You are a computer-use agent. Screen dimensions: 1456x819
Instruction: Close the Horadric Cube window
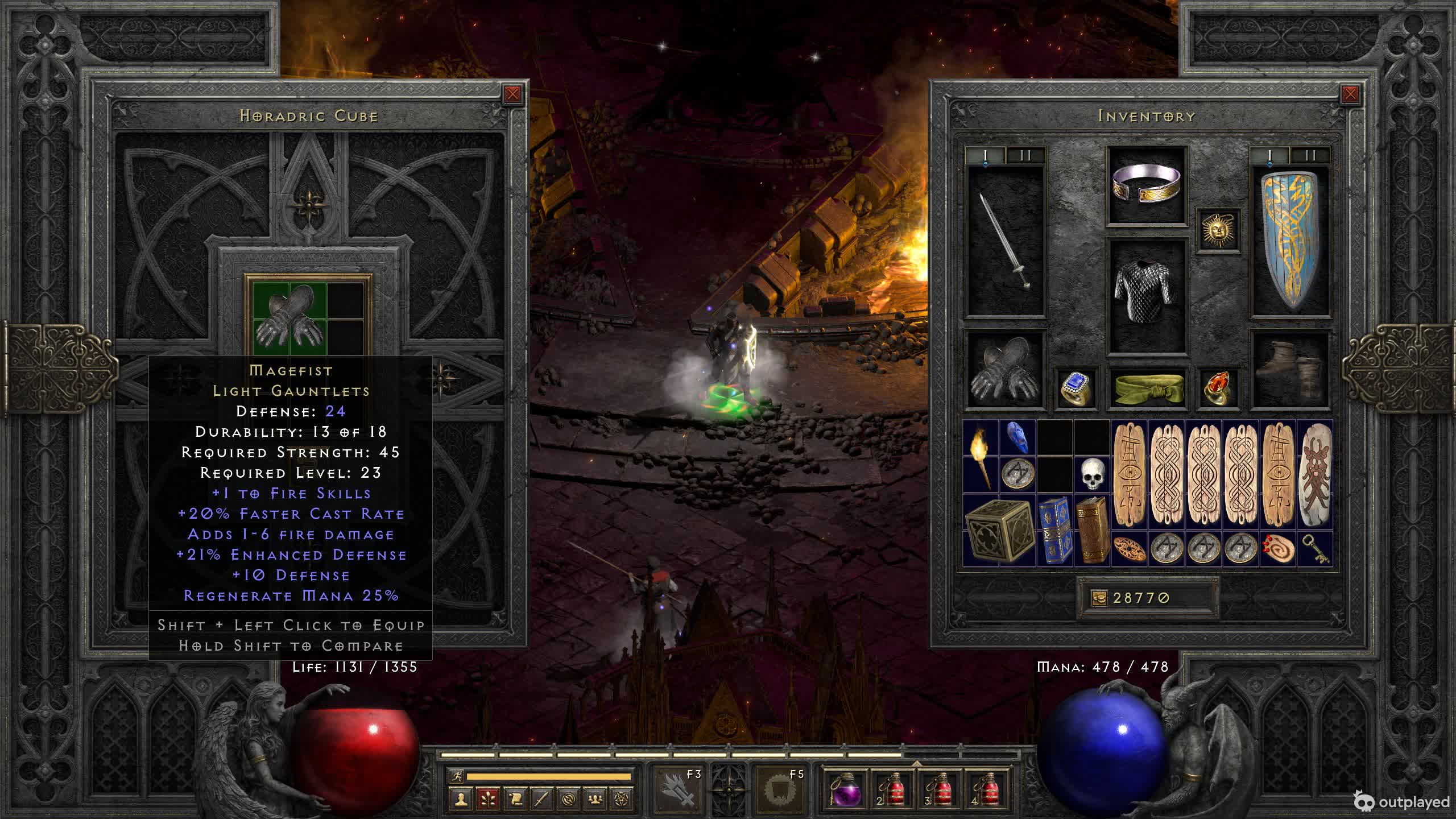pyautogui.click(x=512, y=94)
